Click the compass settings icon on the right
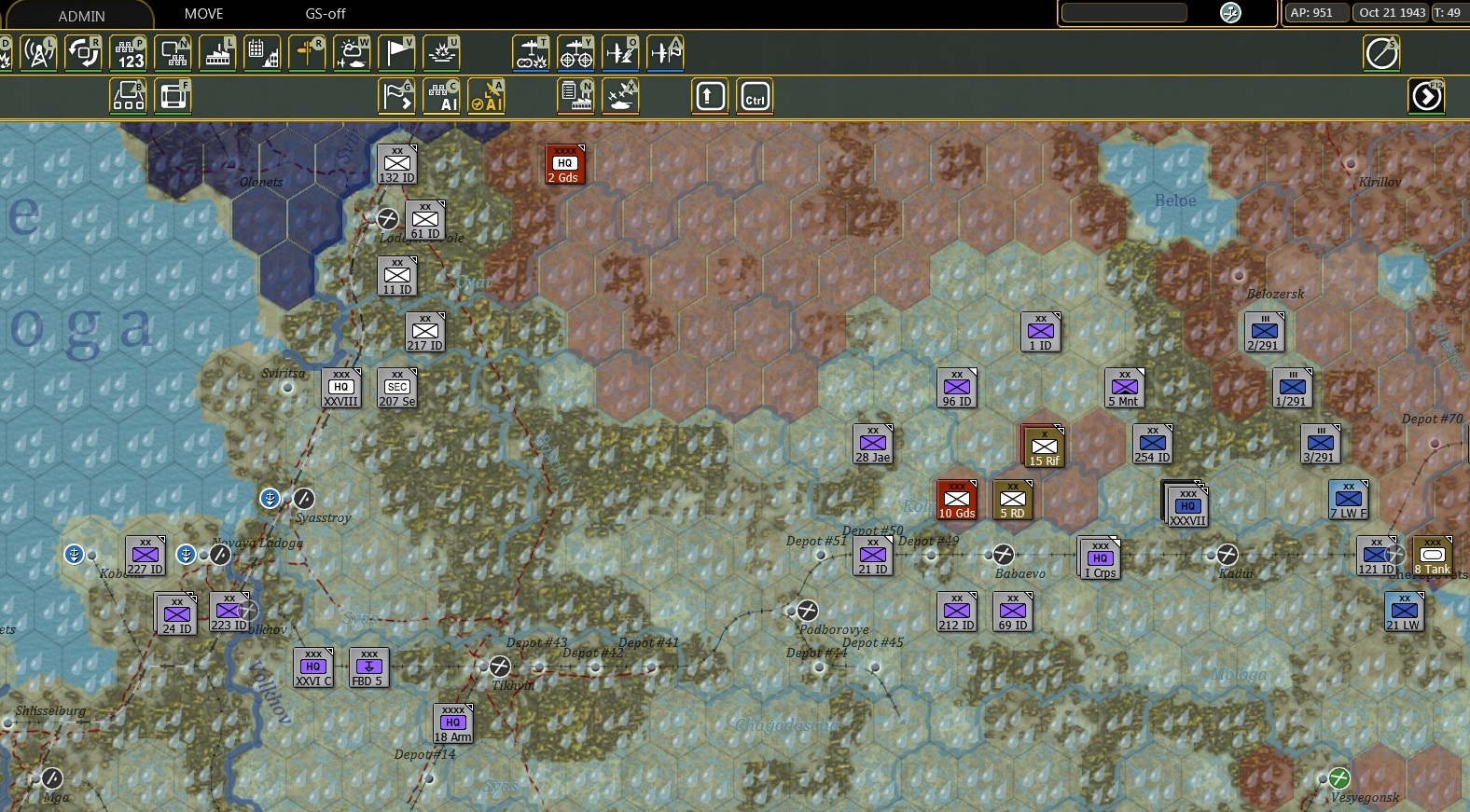1470x812 pixels. pyautogui.click(x=1381, y=53)
